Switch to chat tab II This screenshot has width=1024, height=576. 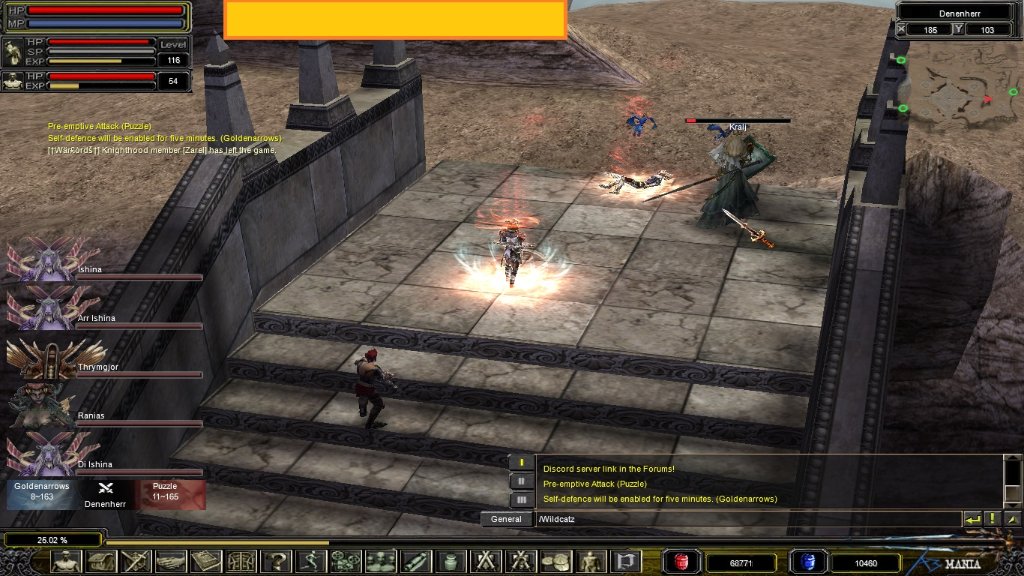tap(521, 481)
